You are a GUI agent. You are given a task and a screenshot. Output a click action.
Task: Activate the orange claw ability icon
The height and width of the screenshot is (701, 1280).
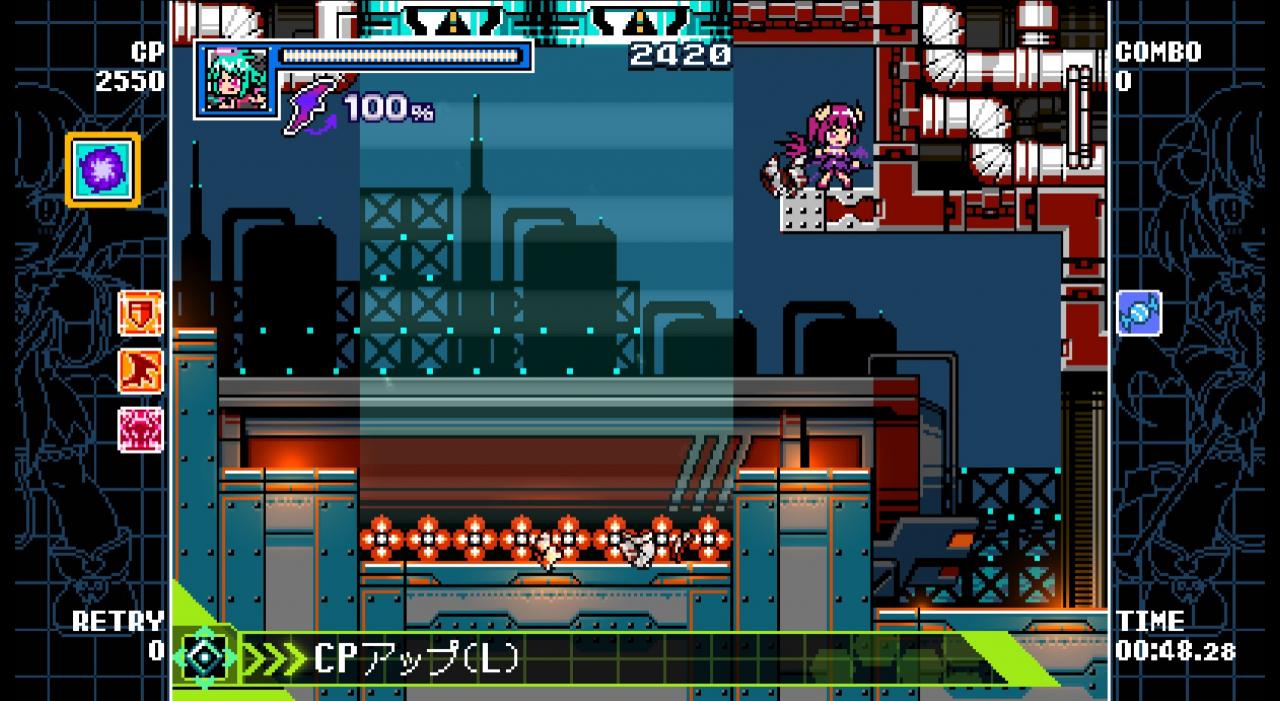tap(140, 371)
